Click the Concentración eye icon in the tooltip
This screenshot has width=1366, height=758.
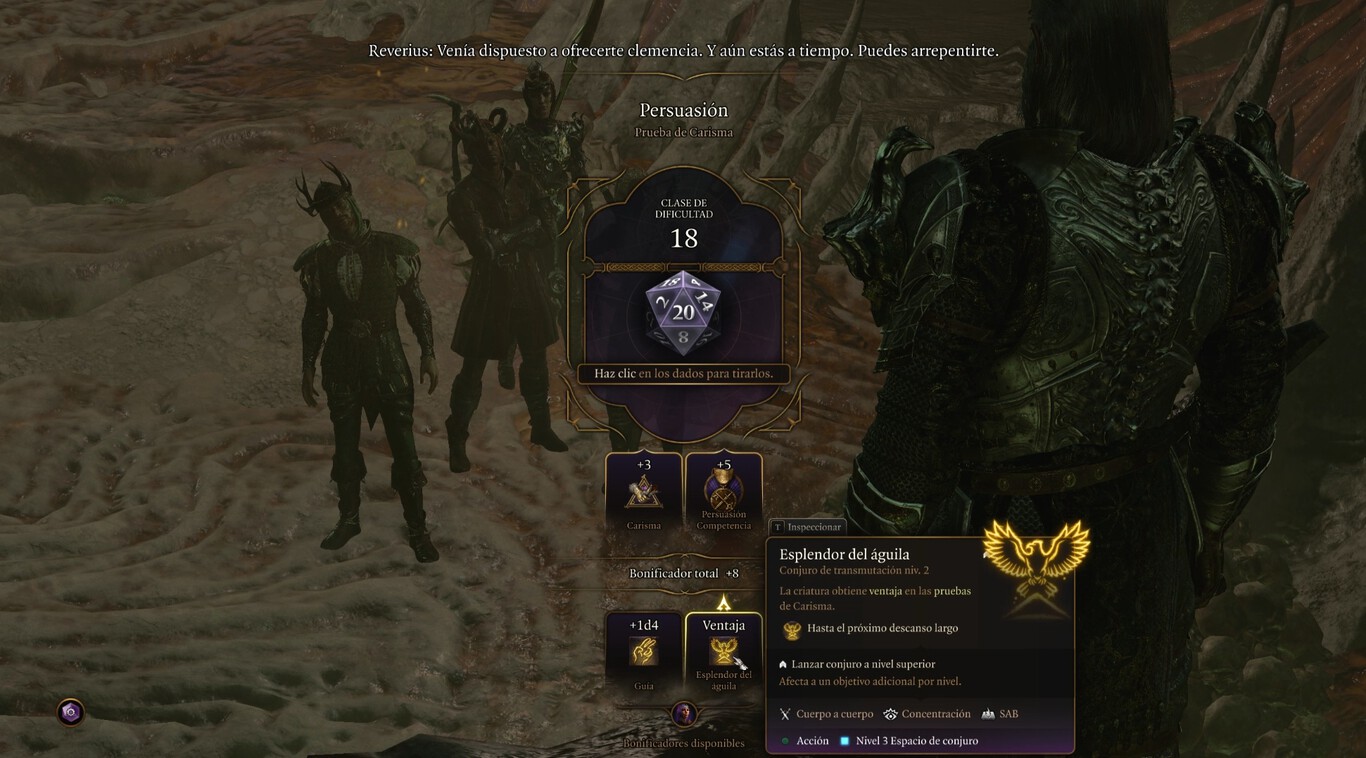tap(891, 714)
